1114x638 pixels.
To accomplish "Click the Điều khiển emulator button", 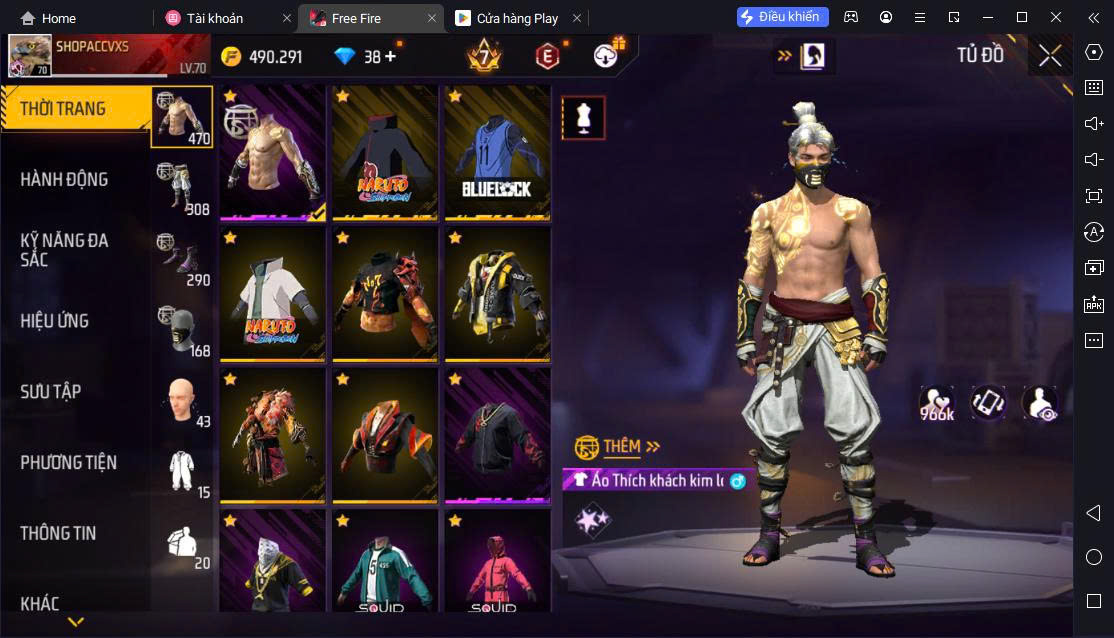I will 783,17.
